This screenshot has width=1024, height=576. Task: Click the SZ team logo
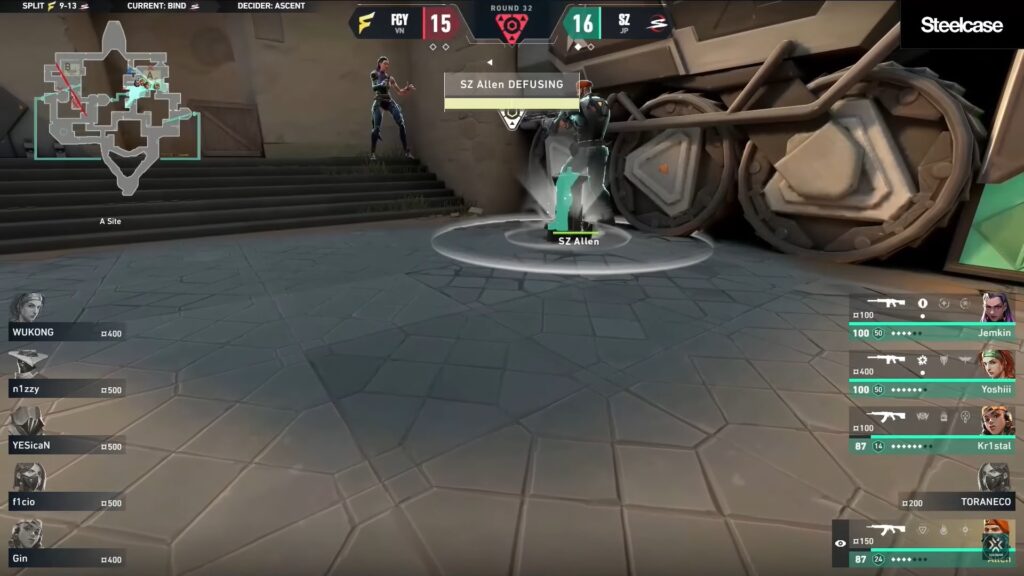click(657, 22)
